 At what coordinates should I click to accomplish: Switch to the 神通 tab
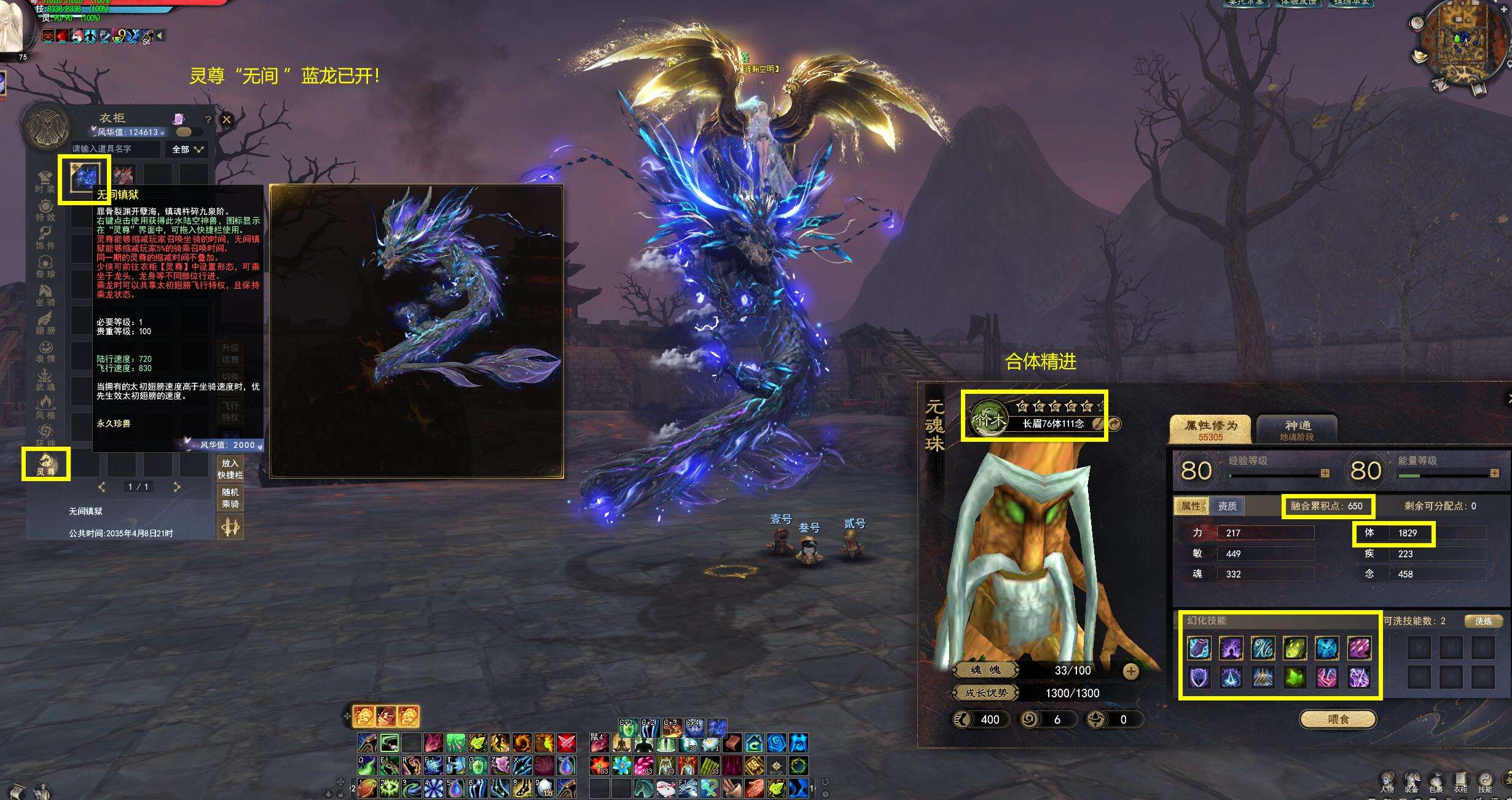(x=1297, y=429)
